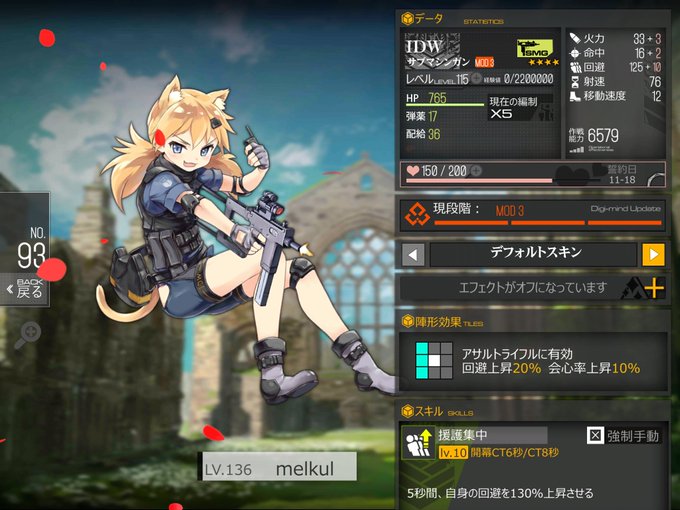Image resolution: width=680 pixels, height=510 pixels.
Task: Open the MOD 3 Digi-mind Update panel
Action: point(532,214)
